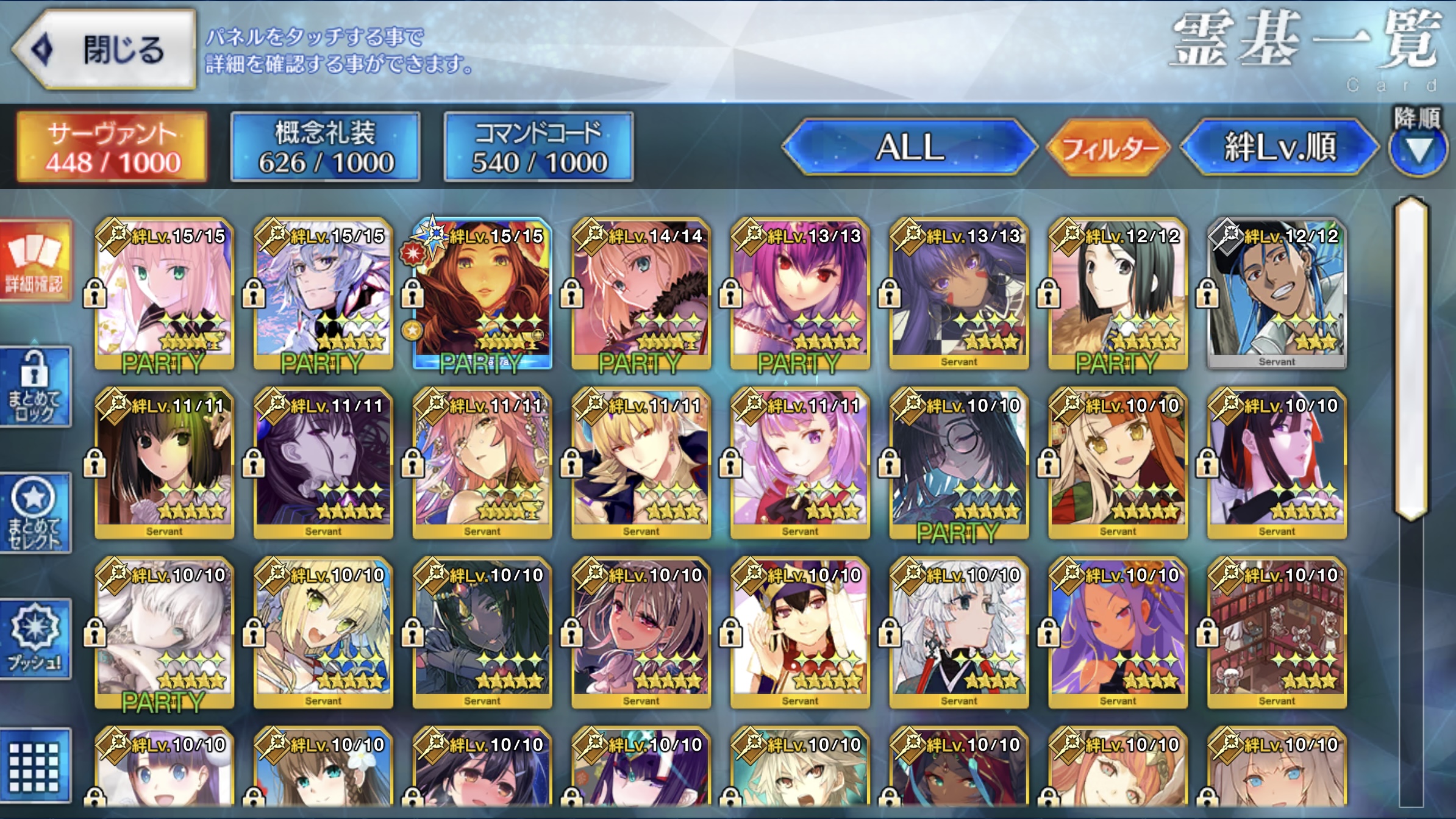Screen dimensions: 1456x819
Task: Switch to the サーヴァント tab
Action: point(112,147)
